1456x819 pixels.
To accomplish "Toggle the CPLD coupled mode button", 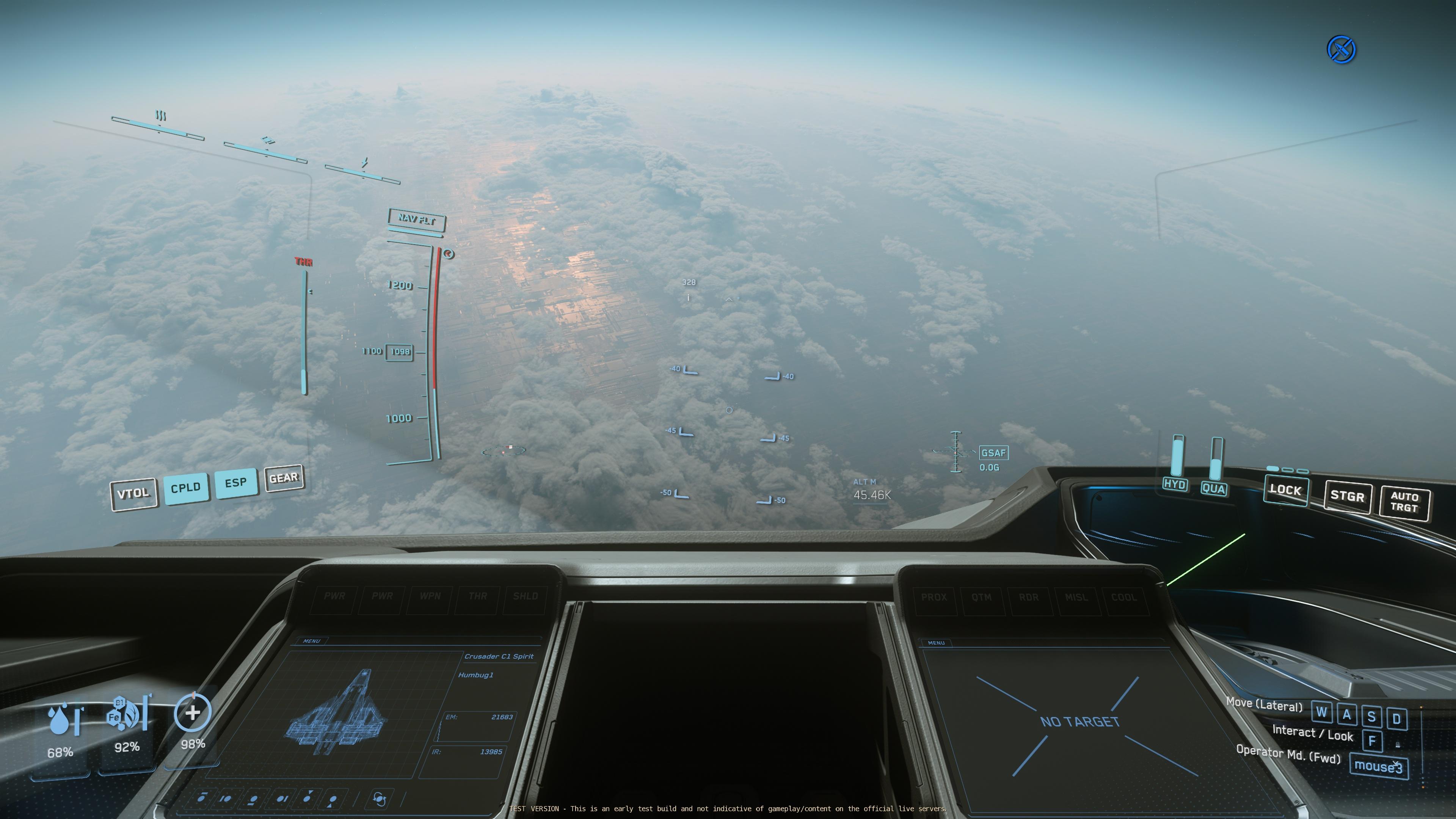I will (x=185, y=487).
